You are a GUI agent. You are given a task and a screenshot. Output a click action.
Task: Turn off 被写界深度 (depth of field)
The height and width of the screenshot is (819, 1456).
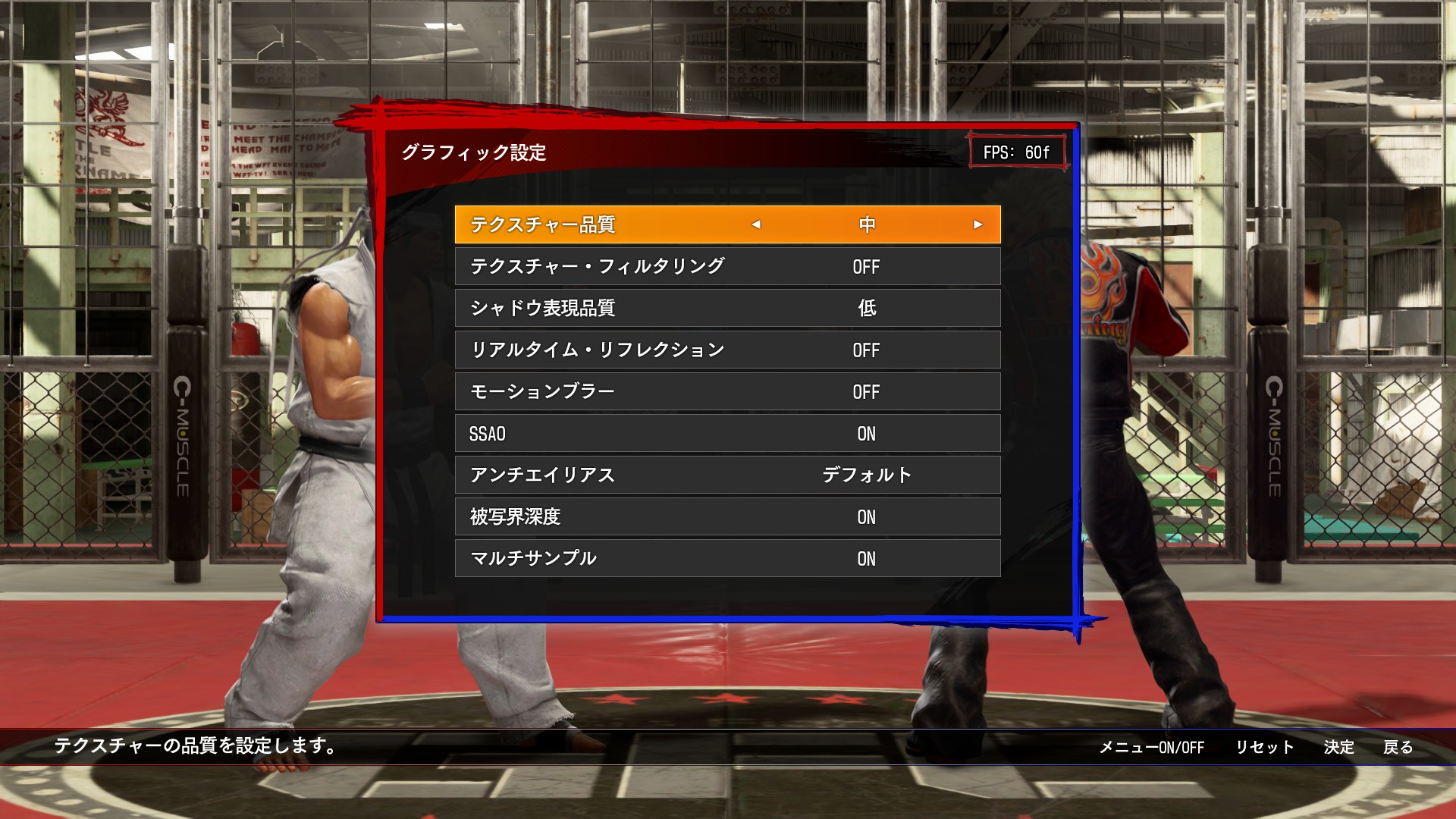click(x=866, y=517)
